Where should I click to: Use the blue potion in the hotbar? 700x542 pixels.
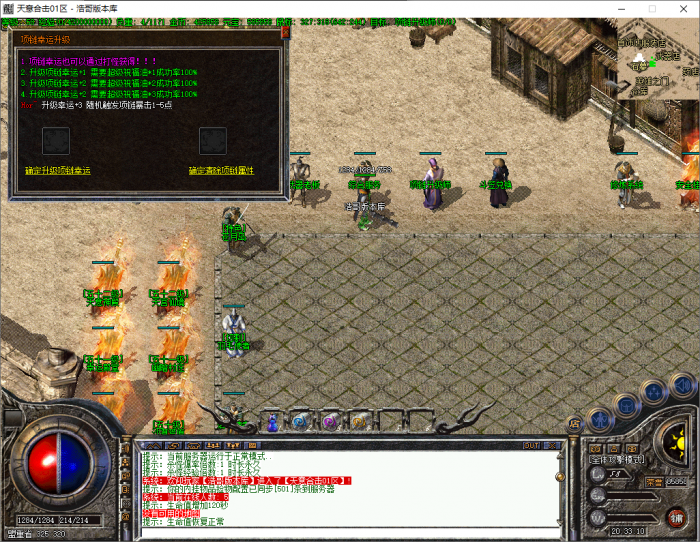pos(272,422)
